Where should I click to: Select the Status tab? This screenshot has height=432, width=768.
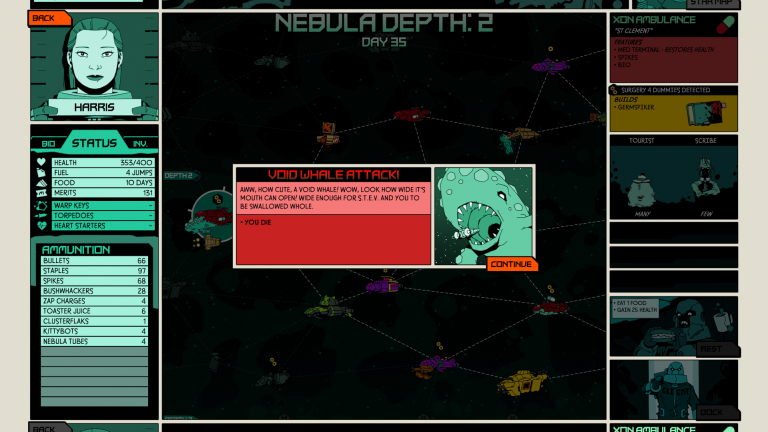(x=93, y=143)
